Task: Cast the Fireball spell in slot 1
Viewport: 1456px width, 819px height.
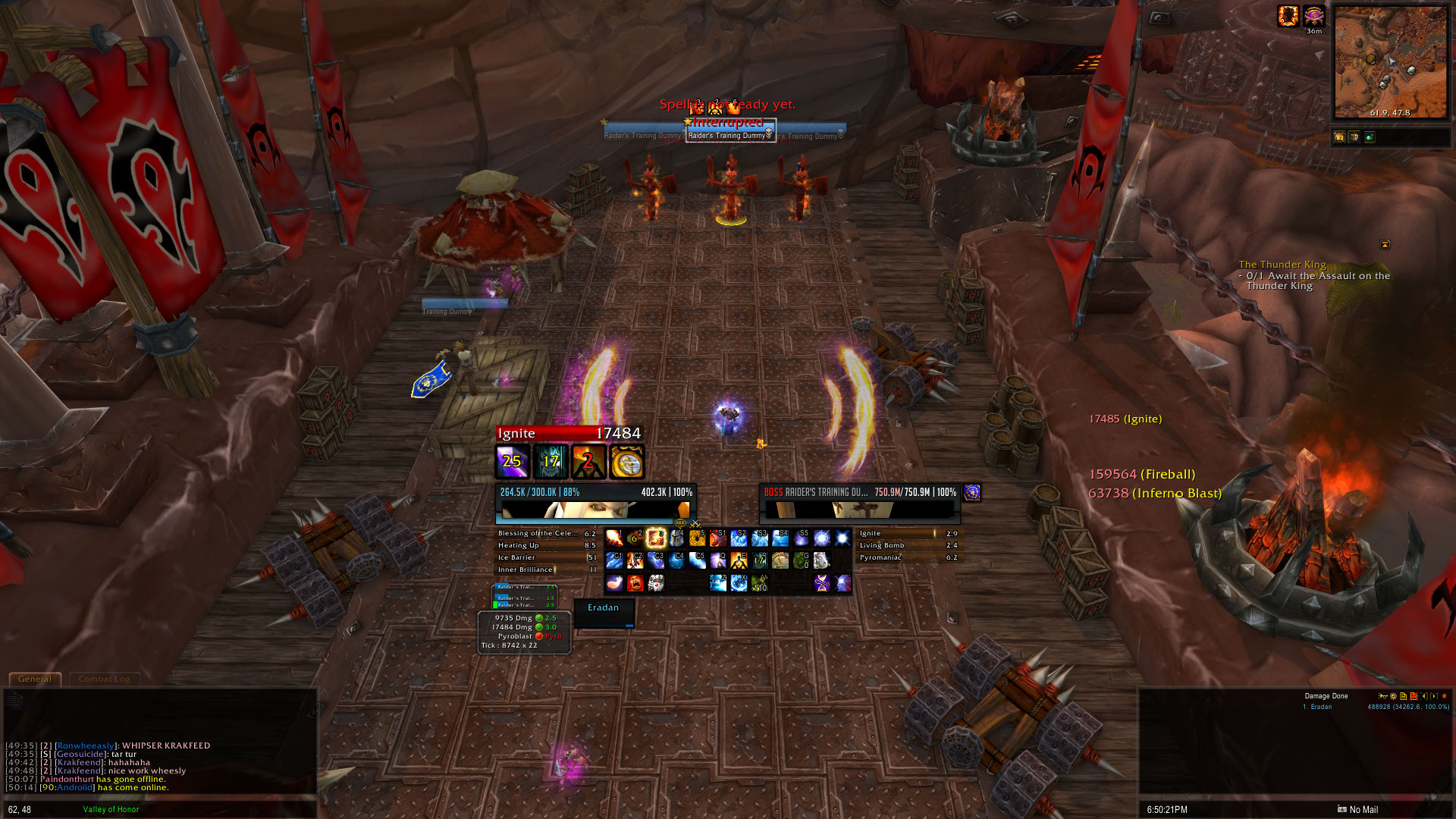Action: [x=614, y=538]
